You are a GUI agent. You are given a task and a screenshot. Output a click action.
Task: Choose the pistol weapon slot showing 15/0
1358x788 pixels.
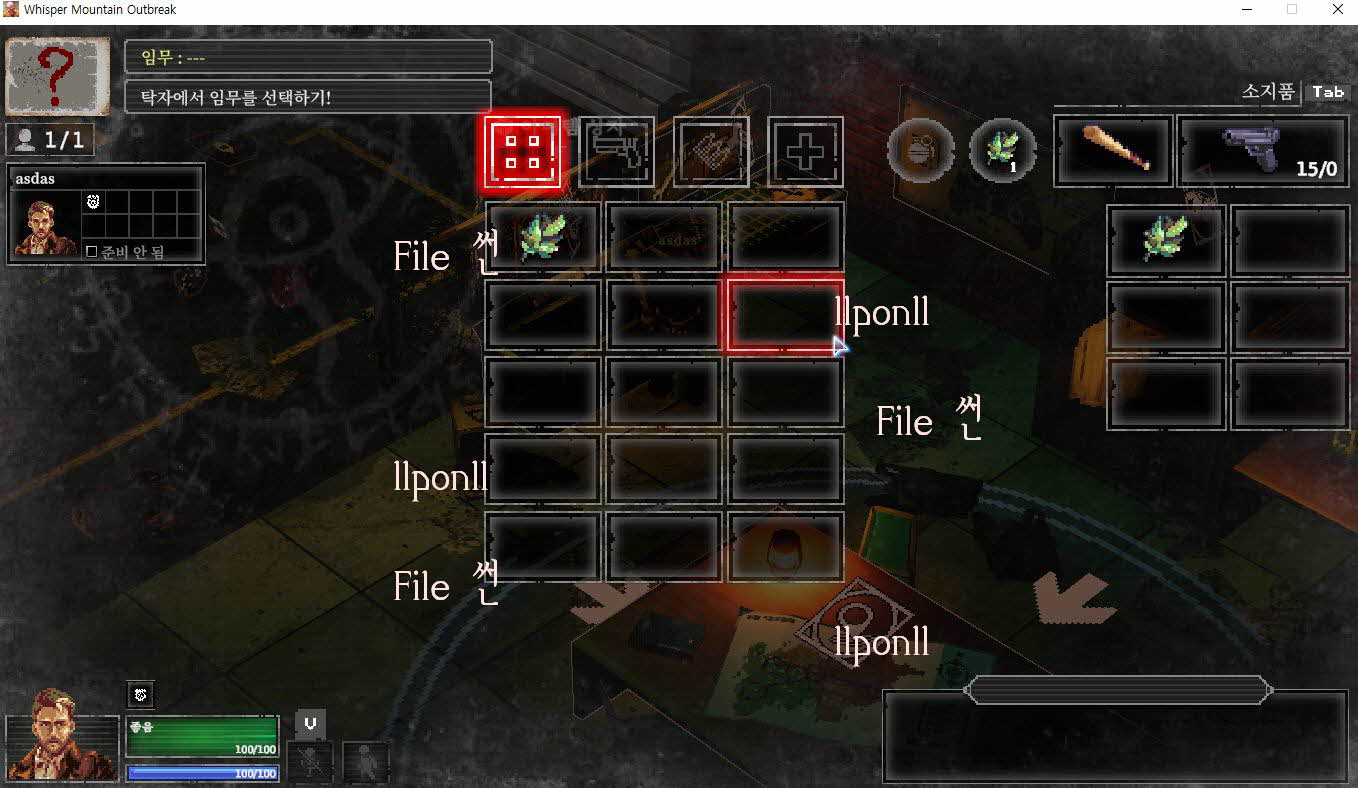tap(1263, 152)
